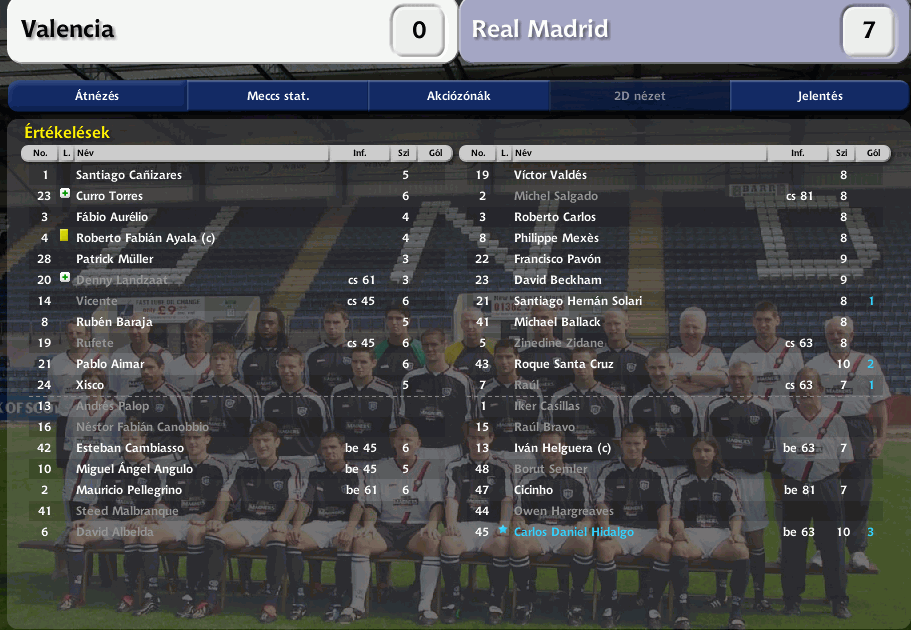Image resolution: width=911 pixels, height=630 pixels.
Task: Open the Átnézés overview tab
Action: click(x=97, y=96)
